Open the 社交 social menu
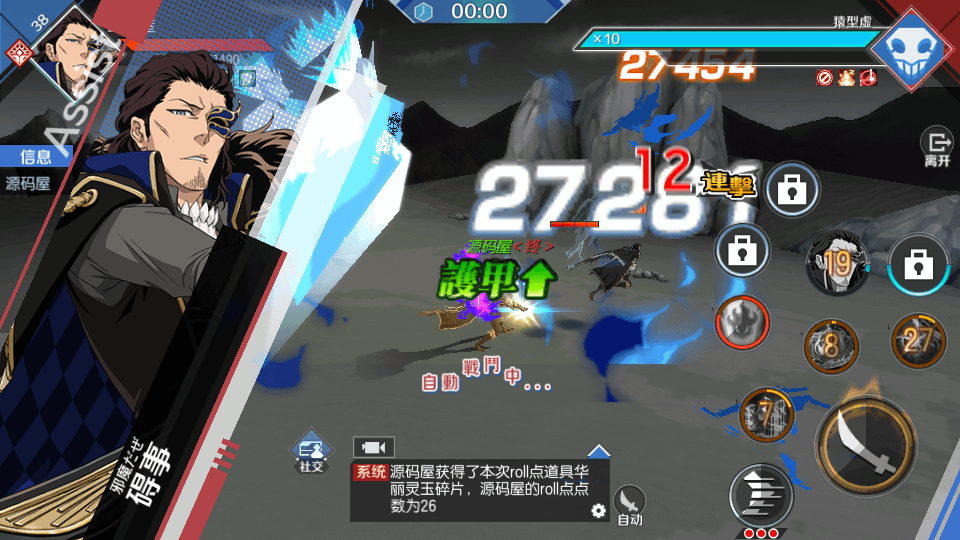Screen dimensions: 960x540 tap(309, 454)
